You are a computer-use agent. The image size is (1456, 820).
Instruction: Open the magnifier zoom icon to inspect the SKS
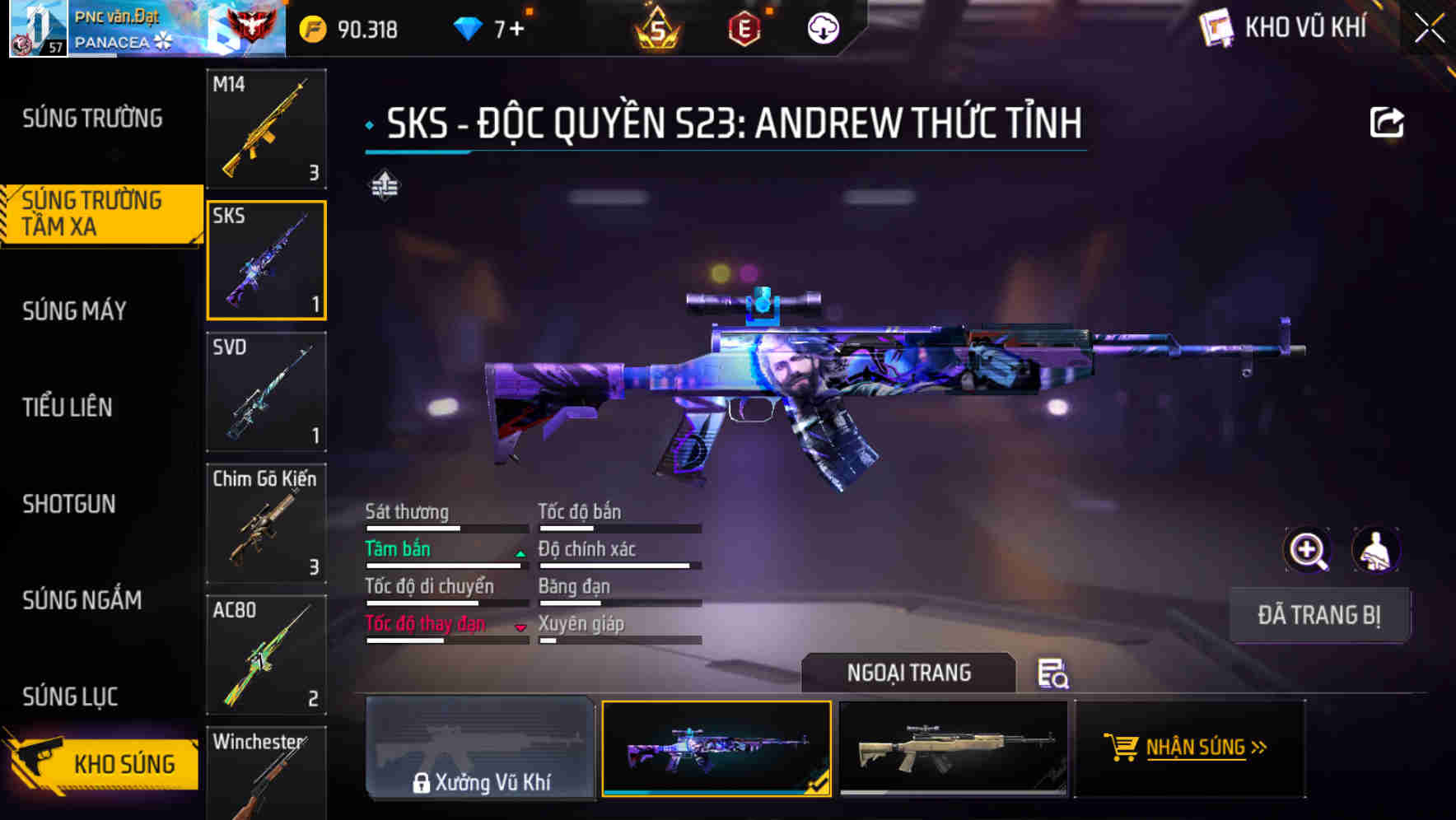click(1308, 550)
